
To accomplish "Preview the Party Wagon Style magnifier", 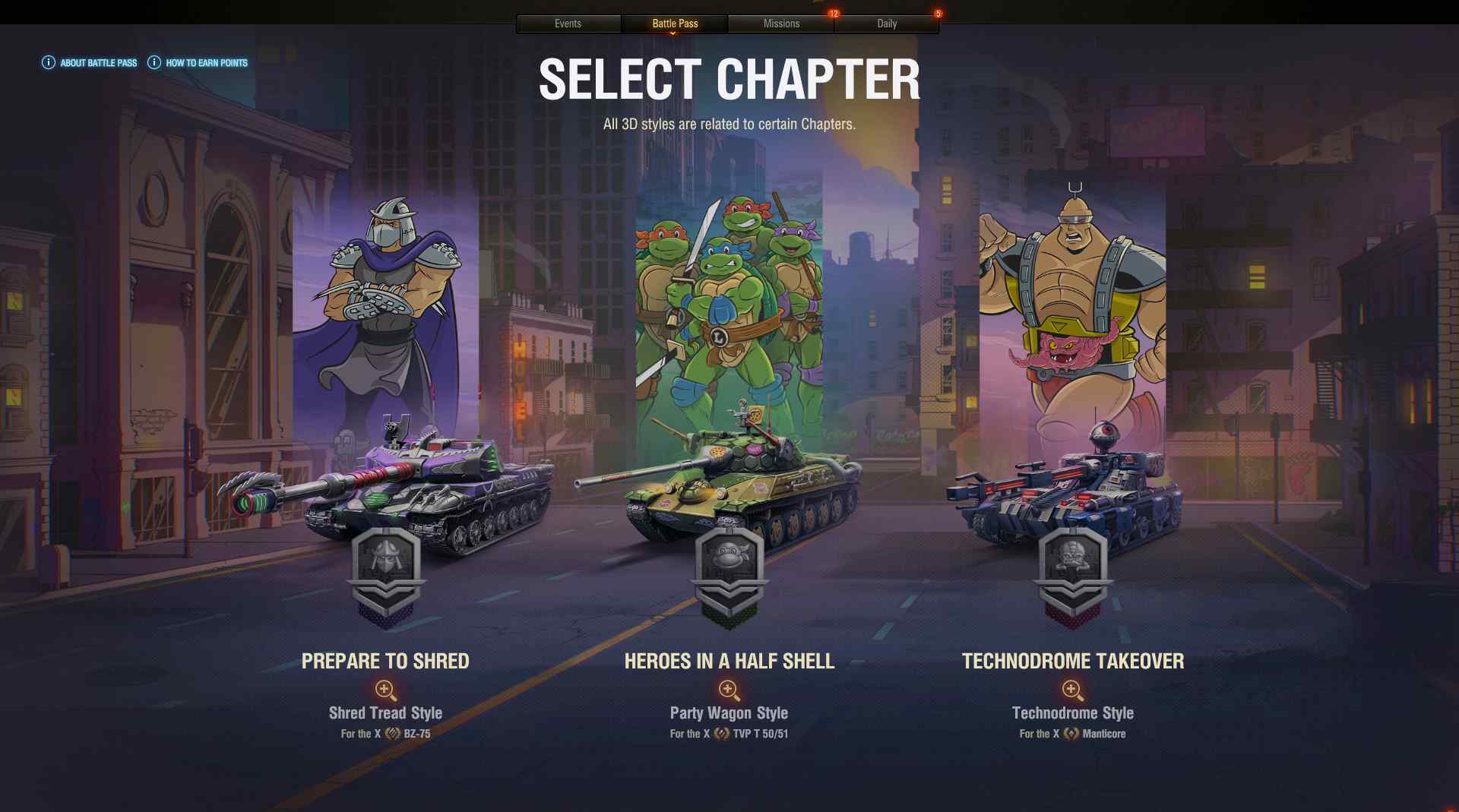I will click(729, 690).
